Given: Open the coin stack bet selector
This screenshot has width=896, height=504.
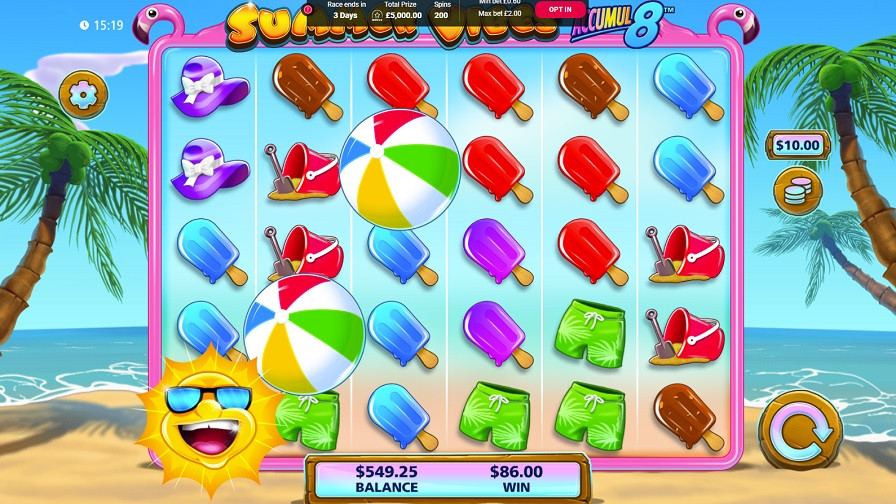Looking at the screenshot, I should (797, 191).
